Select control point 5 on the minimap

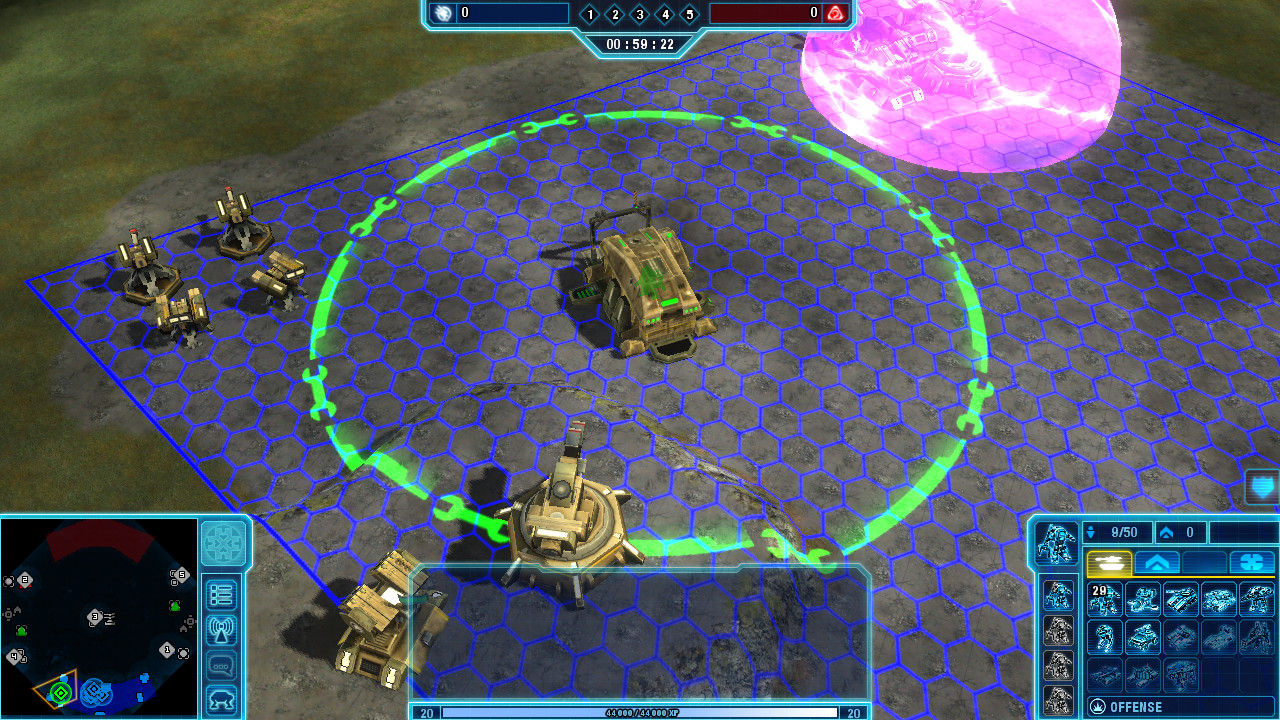180,575
